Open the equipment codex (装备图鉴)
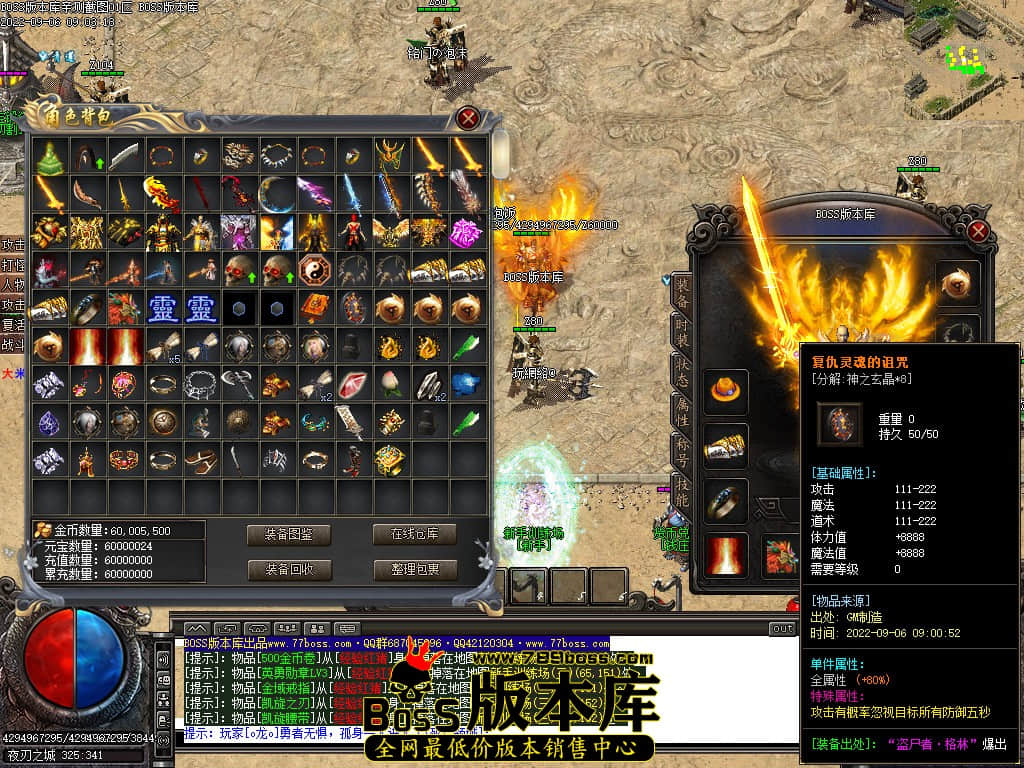Viewport: 1024px width, 768px height. point(288,534)
